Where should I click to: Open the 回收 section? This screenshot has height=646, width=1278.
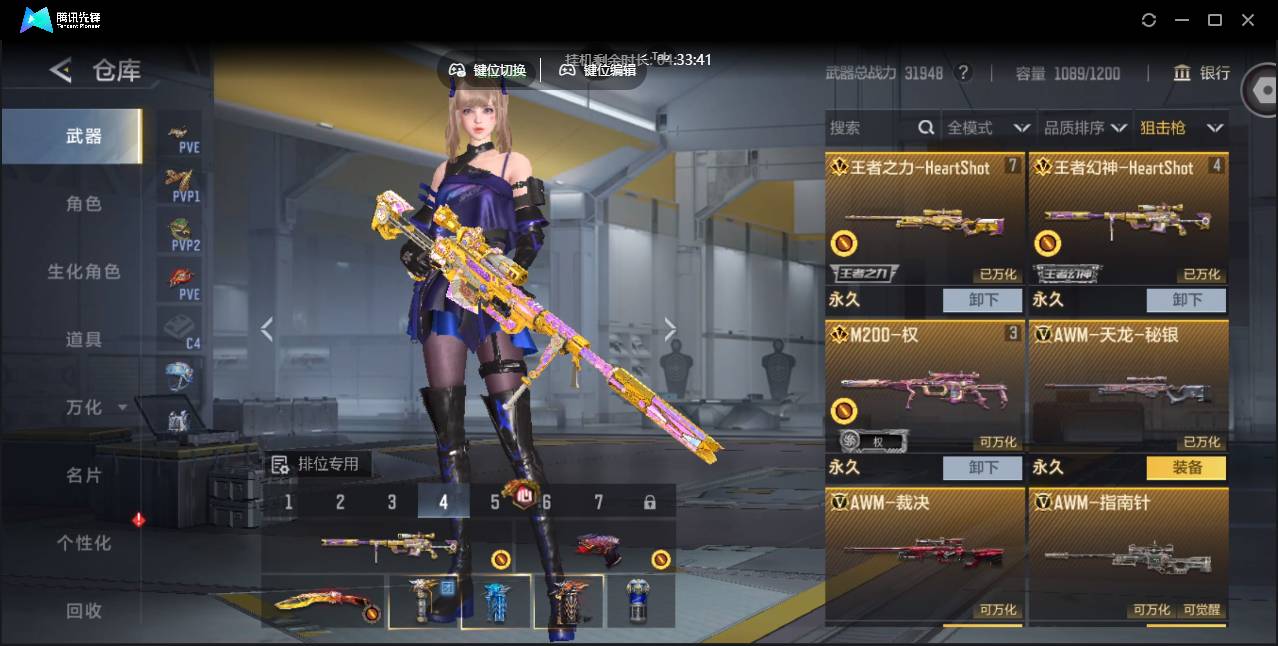point(84,611)
